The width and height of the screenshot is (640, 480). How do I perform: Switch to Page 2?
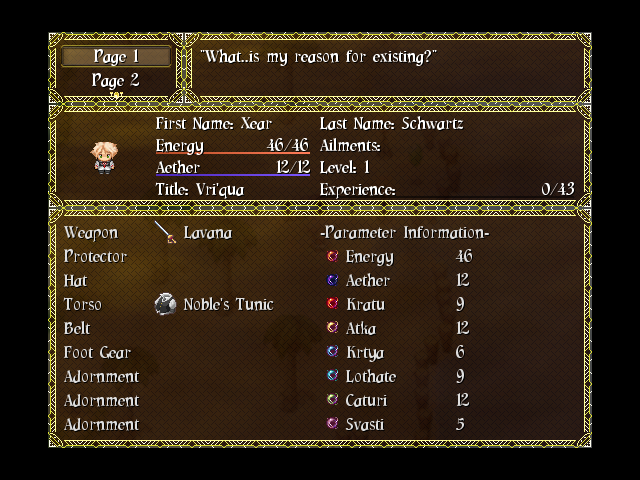coord(115,80)
